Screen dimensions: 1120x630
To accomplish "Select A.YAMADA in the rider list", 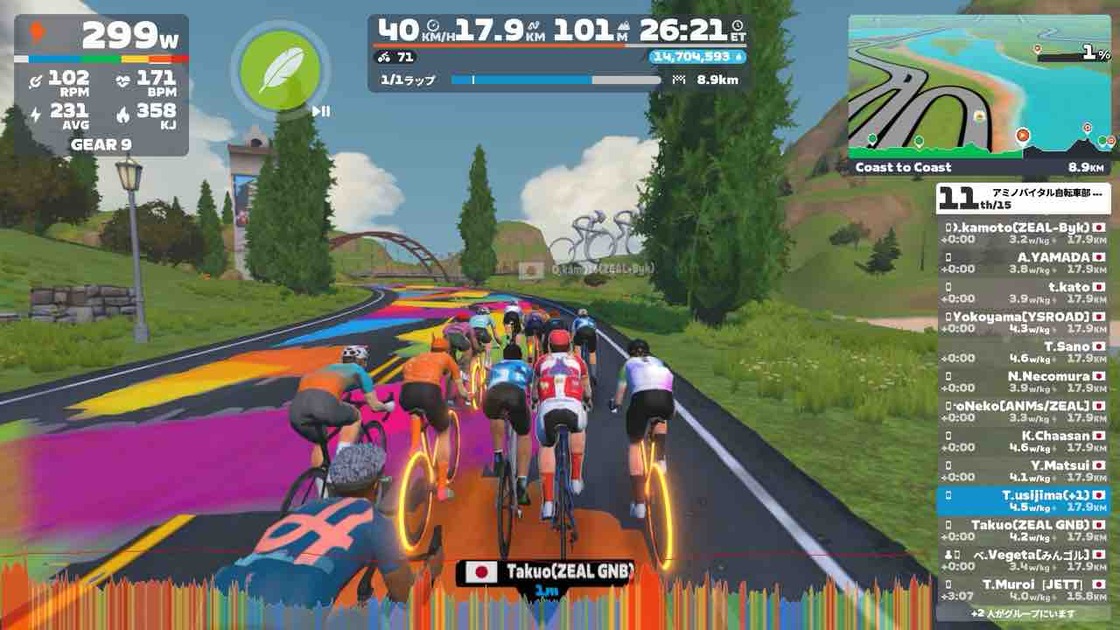I will pos(1026,262).
